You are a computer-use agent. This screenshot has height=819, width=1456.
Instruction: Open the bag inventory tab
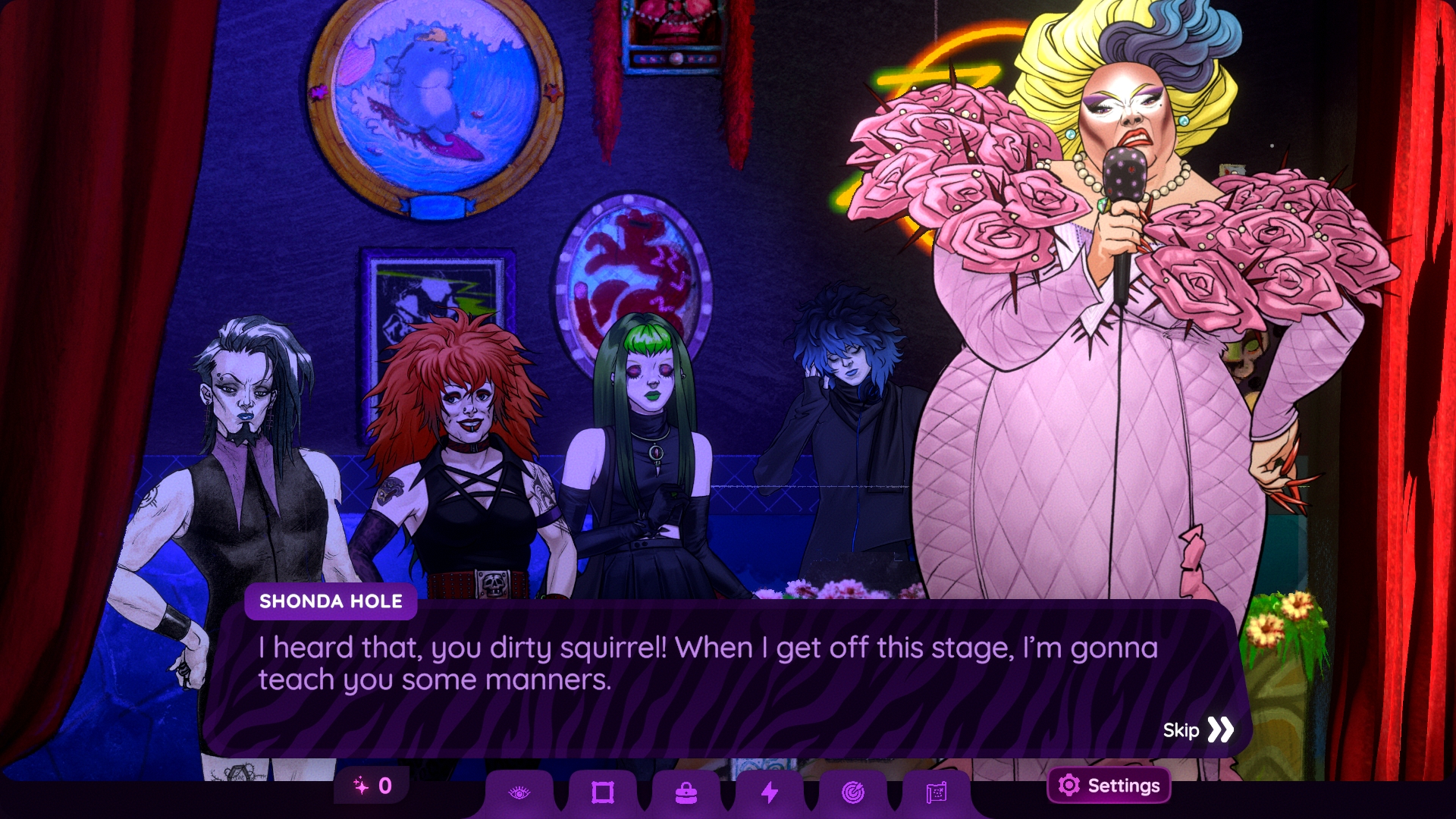click(686, 793)
